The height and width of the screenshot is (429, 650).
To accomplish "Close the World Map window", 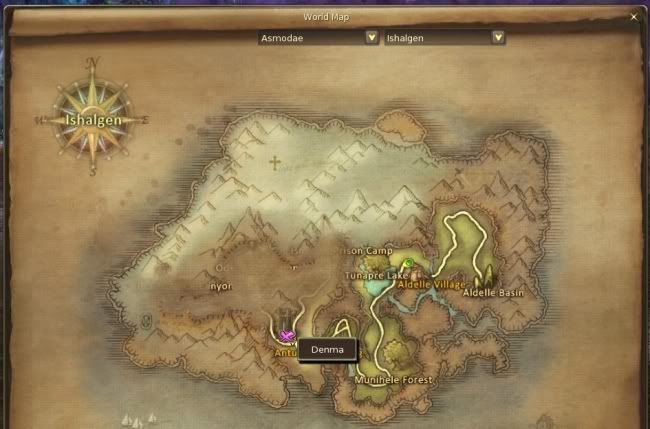I will click(634, 17).
